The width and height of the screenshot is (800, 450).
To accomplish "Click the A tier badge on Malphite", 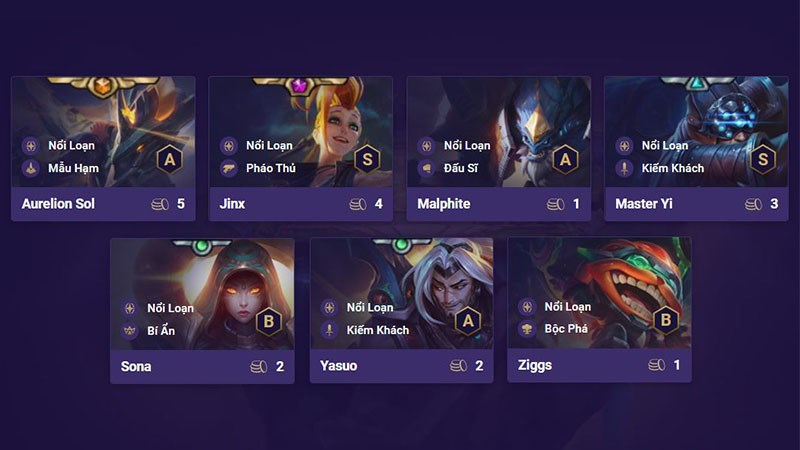I will pos(566,158).
